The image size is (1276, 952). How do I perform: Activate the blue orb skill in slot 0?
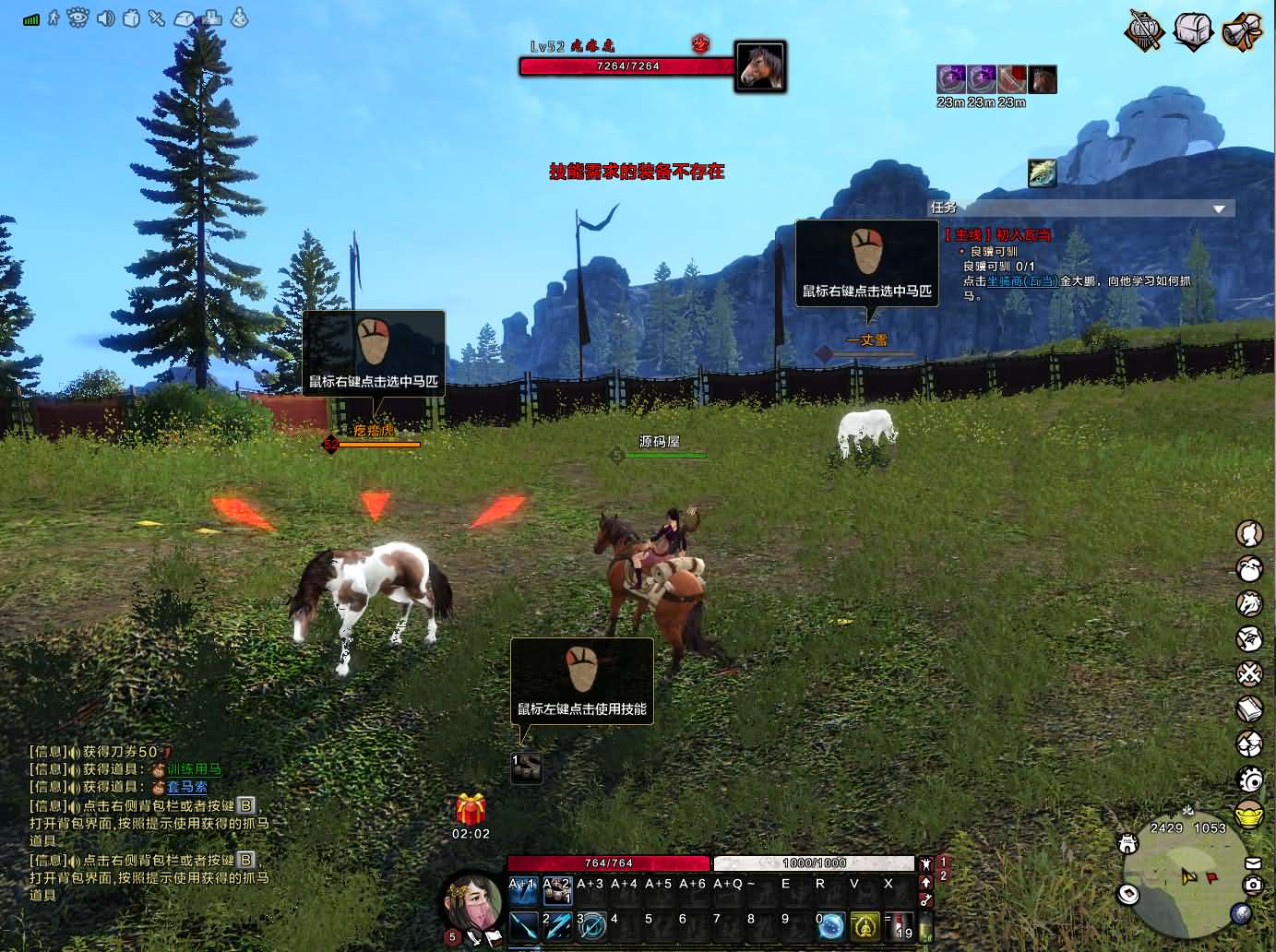[831, 925]
